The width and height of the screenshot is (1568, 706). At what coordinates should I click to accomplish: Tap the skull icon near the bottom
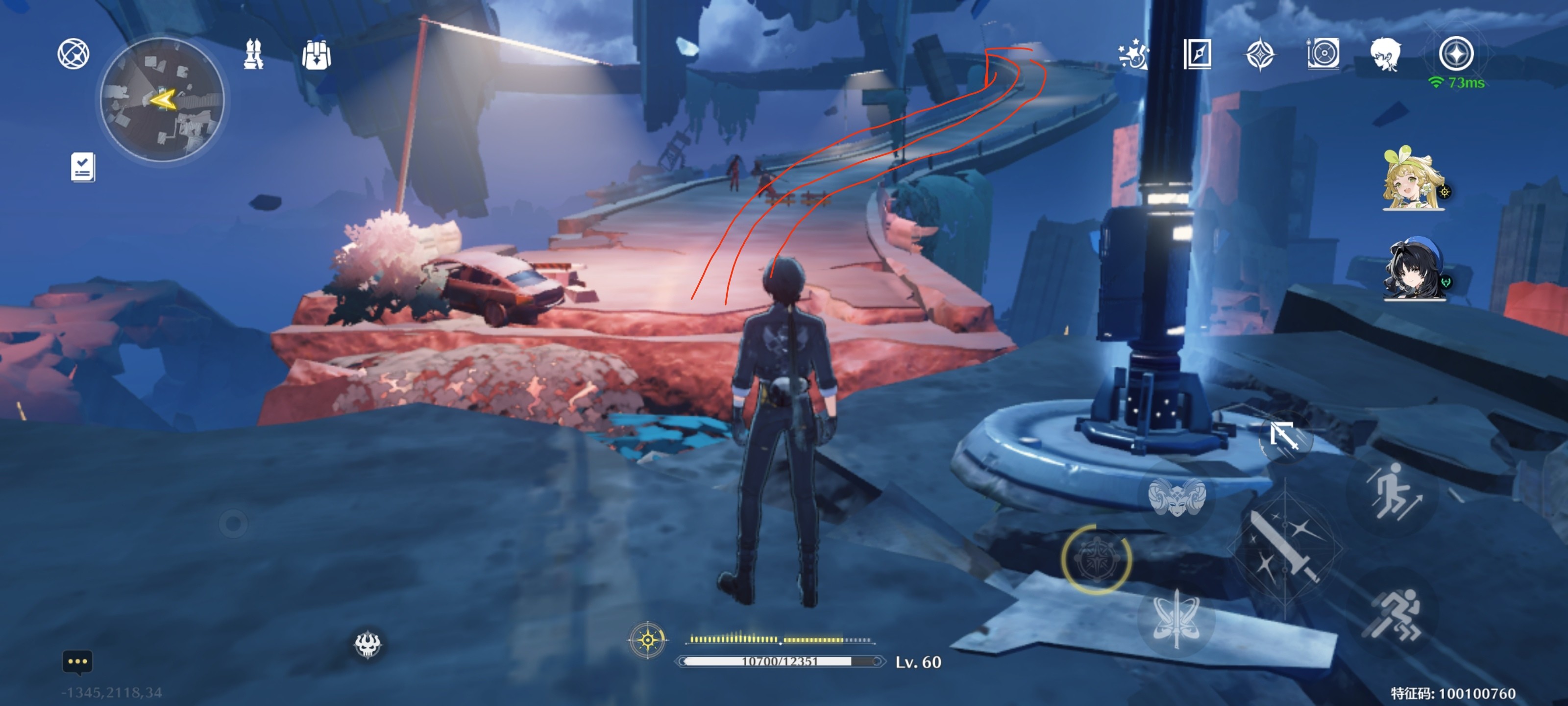pyautogui.click(x=367, y=644)
